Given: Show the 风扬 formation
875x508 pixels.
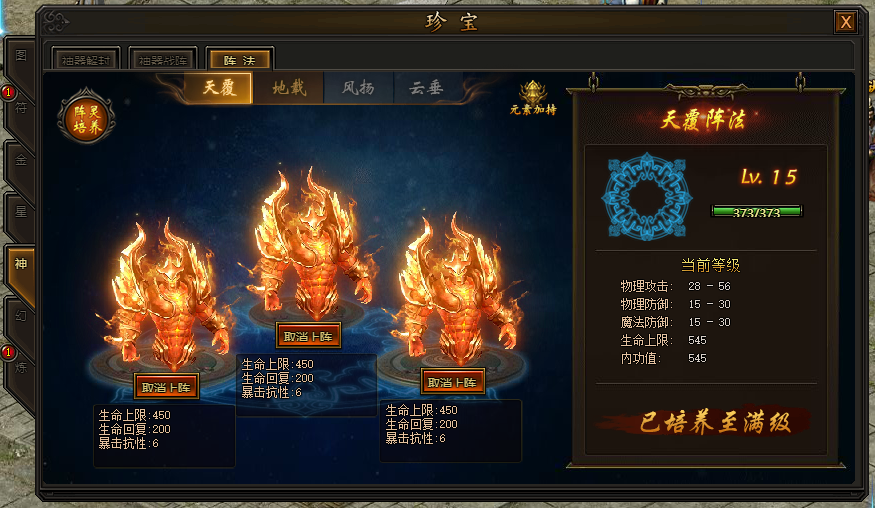Looking at the screenshot, I should [358, 88].
